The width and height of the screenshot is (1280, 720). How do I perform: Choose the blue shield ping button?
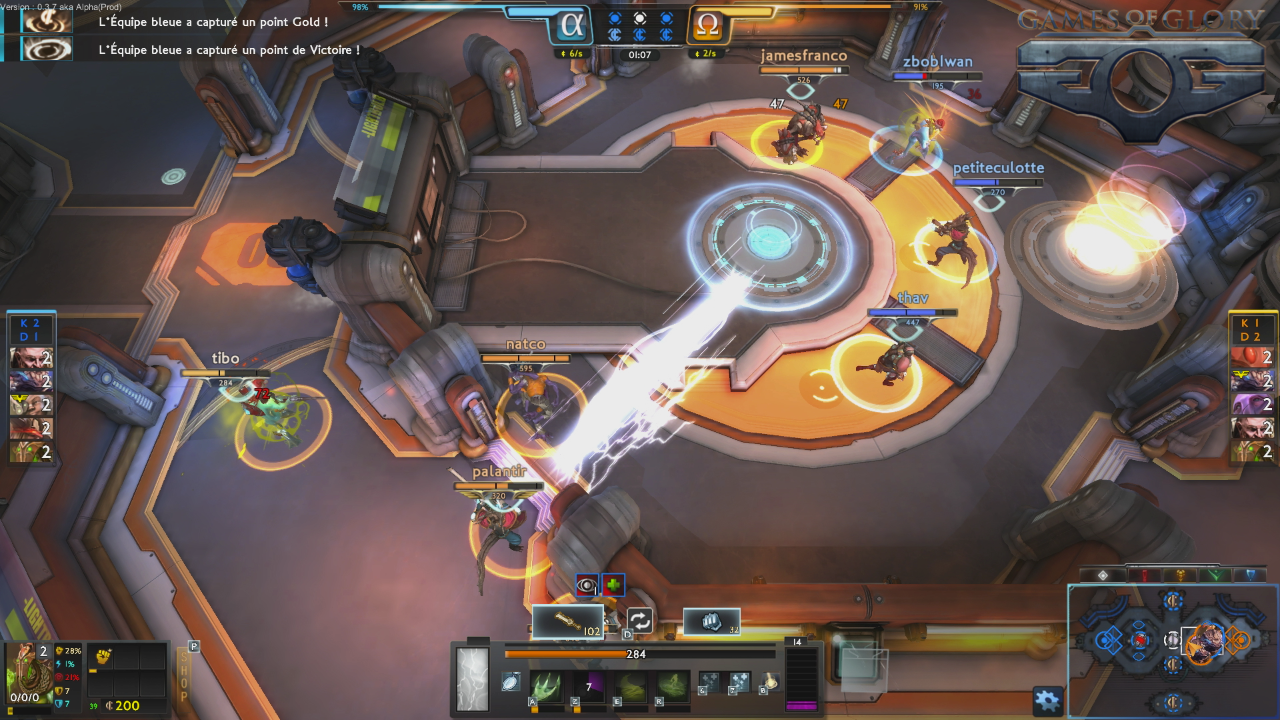[x=1249, y=575]
